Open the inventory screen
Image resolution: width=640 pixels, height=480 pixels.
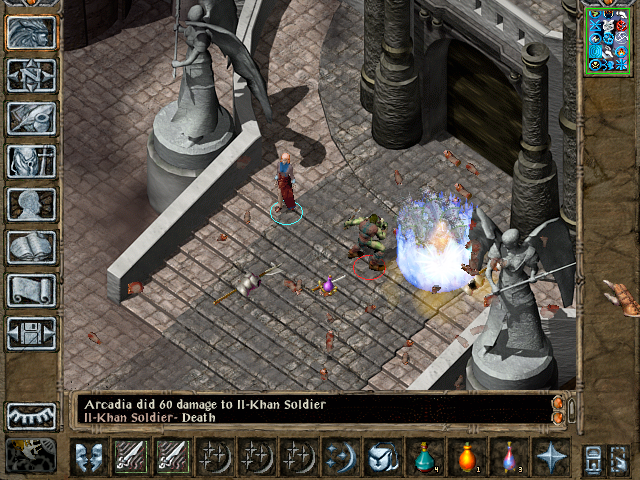pyautogui.click(x=31, y=161)
